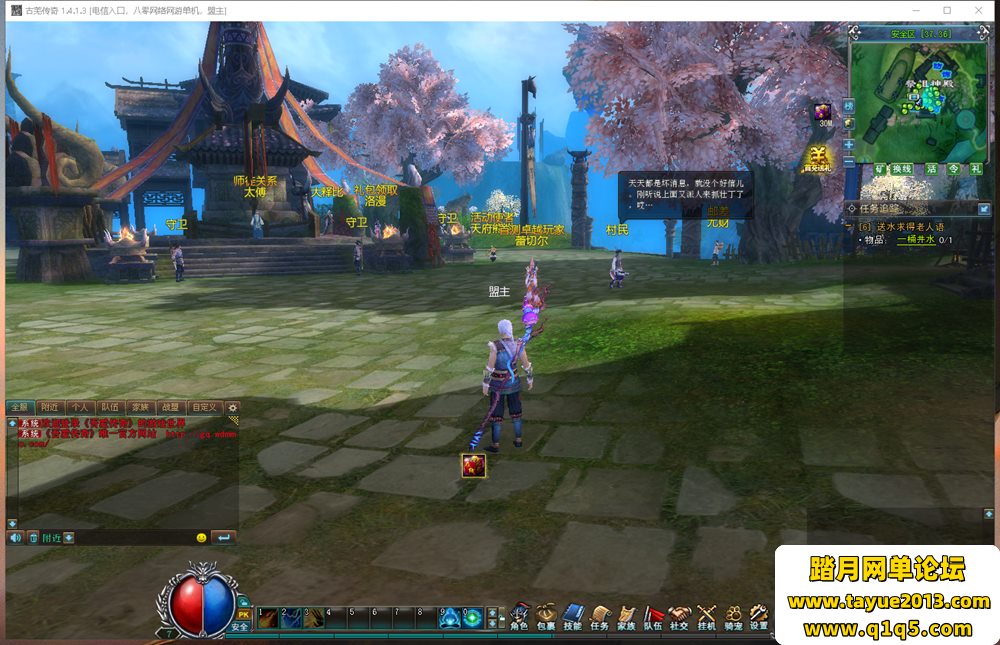
Task: Open the 社交 social menu
Action: point(680,616)
